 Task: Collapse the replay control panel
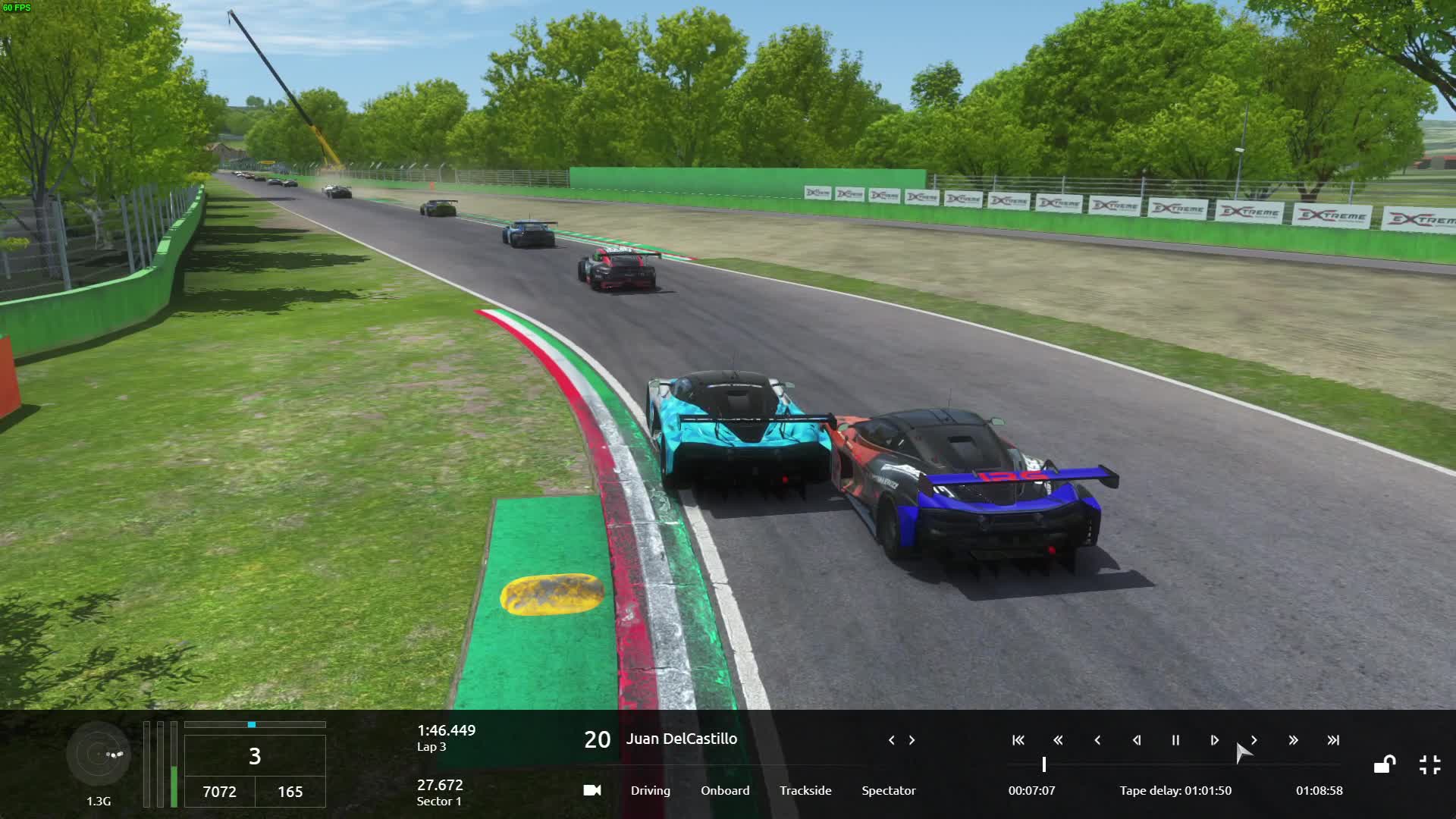pos(1429,764)
